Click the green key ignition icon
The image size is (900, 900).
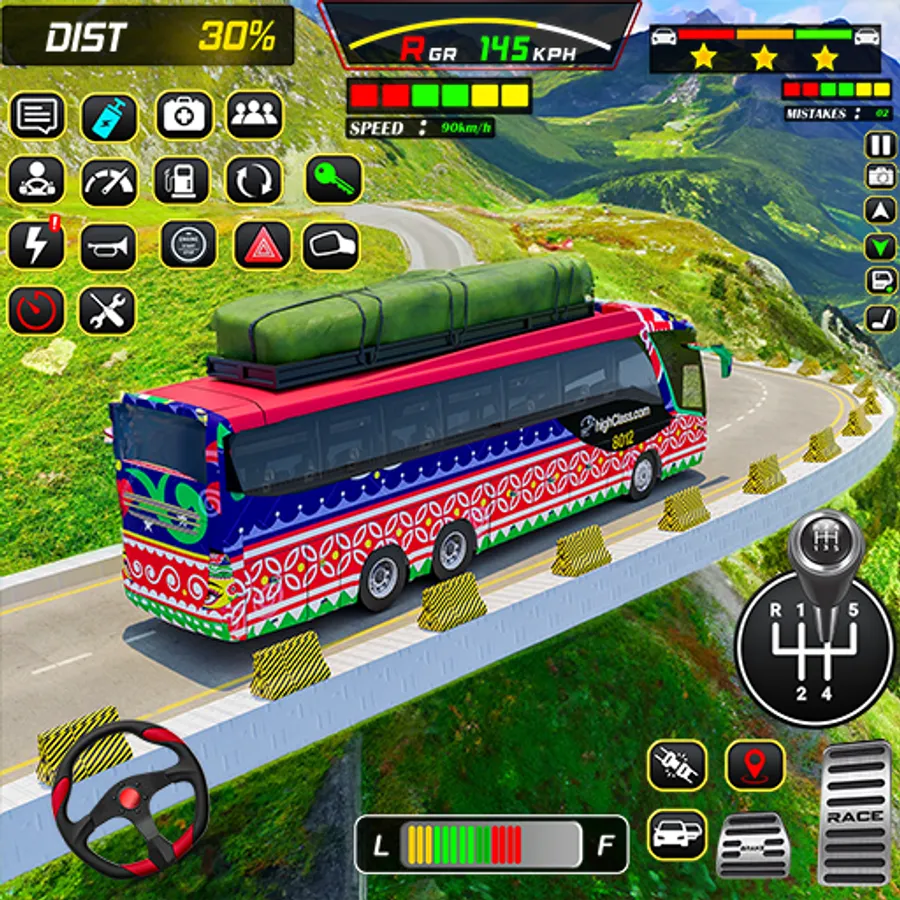coord(333,179)
